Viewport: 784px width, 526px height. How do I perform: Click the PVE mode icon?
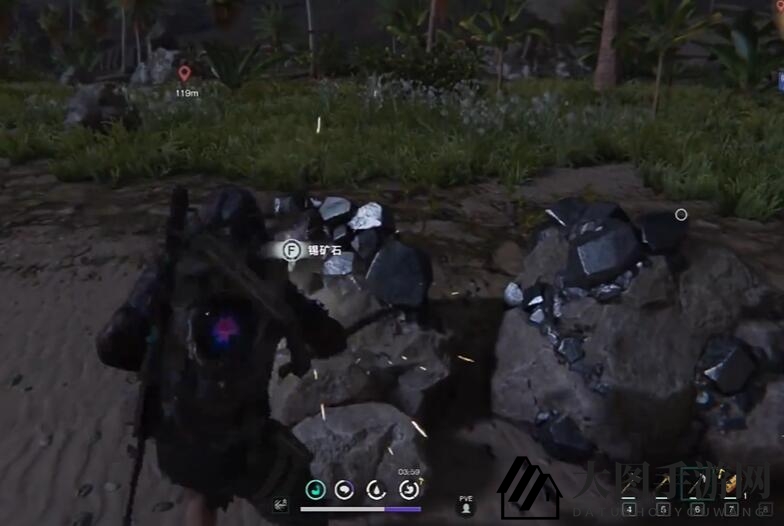tap(465, 508)
